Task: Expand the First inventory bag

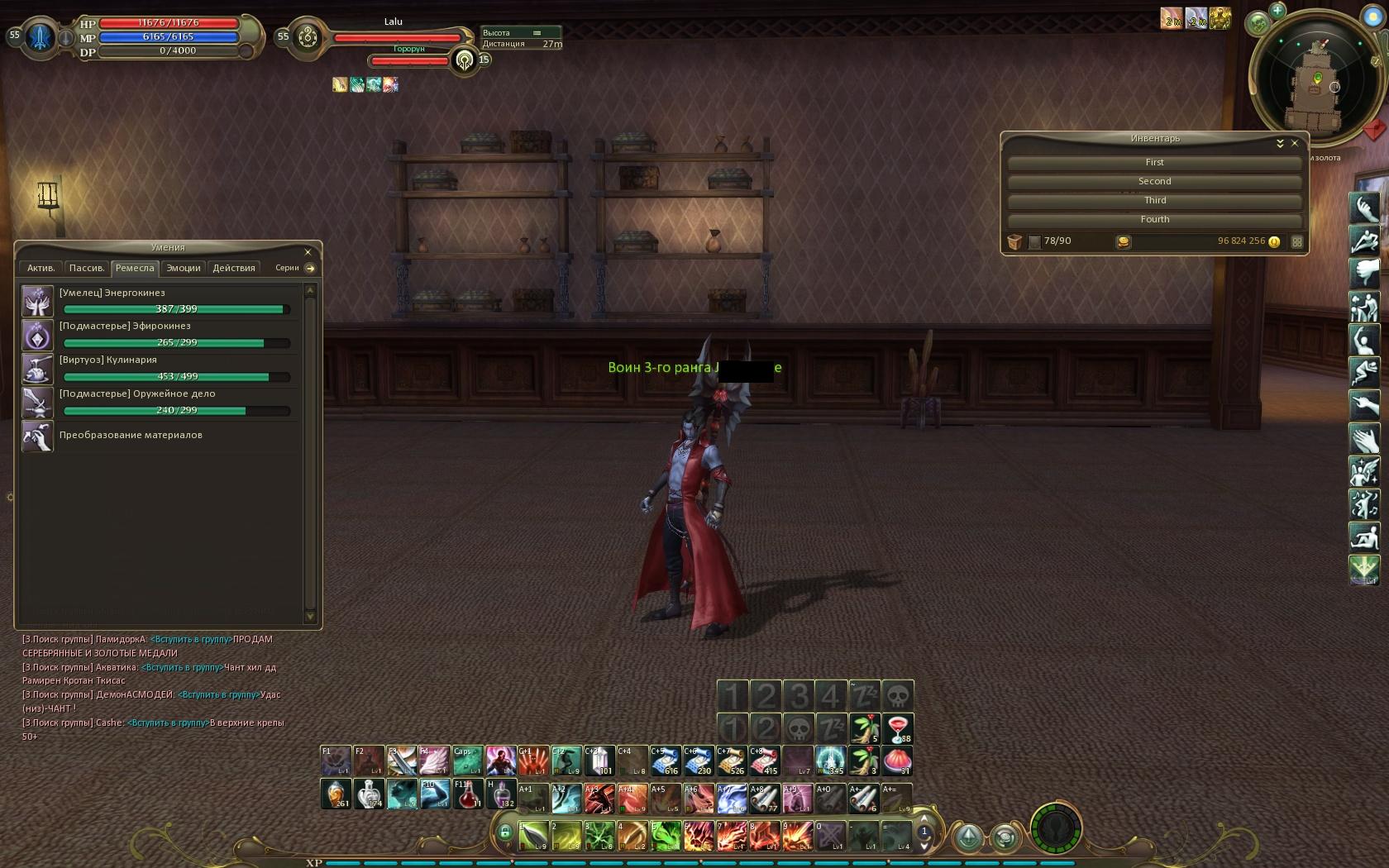Action: pos(1154,163)
